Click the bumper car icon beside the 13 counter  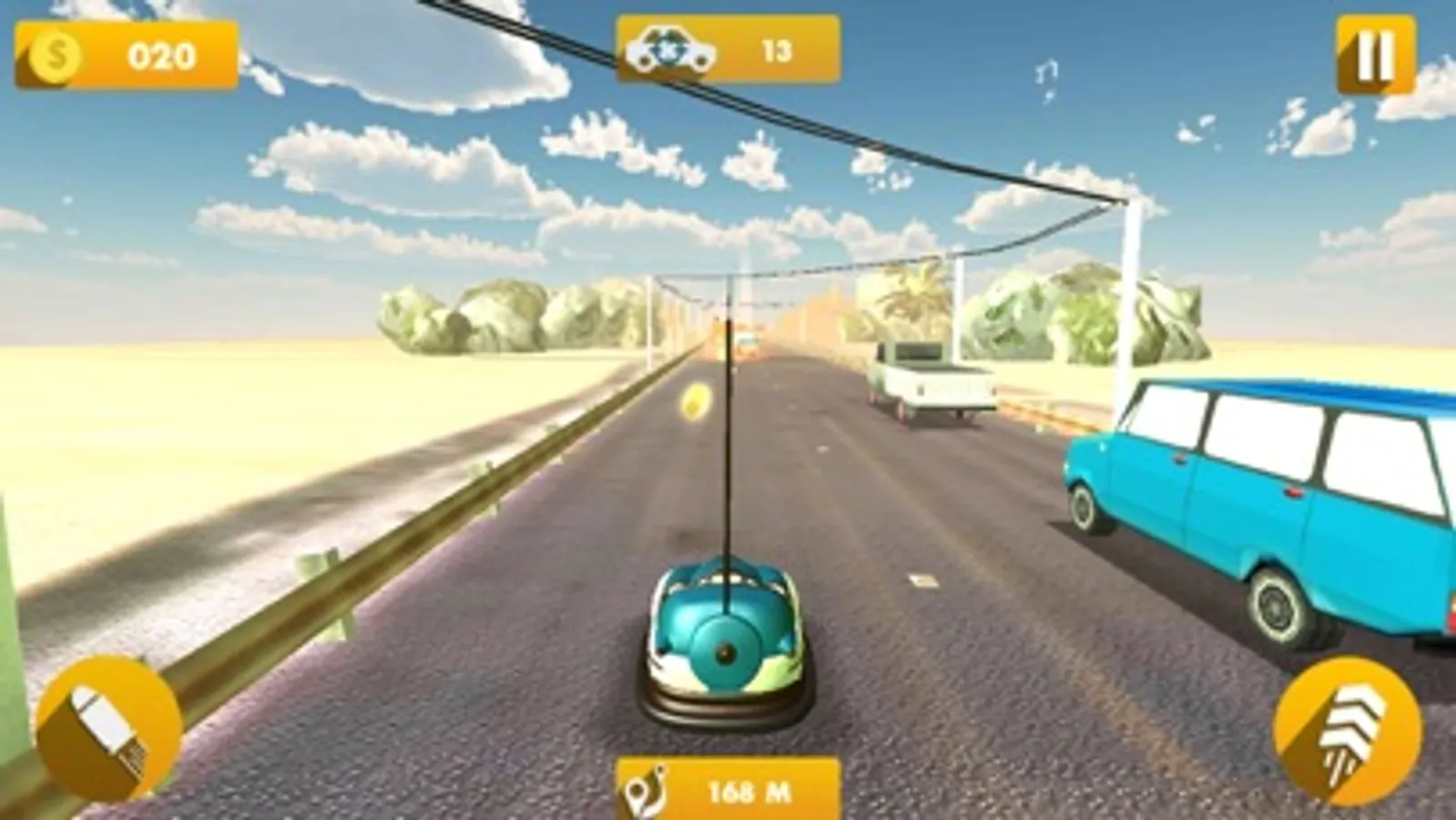click(673, 50)
